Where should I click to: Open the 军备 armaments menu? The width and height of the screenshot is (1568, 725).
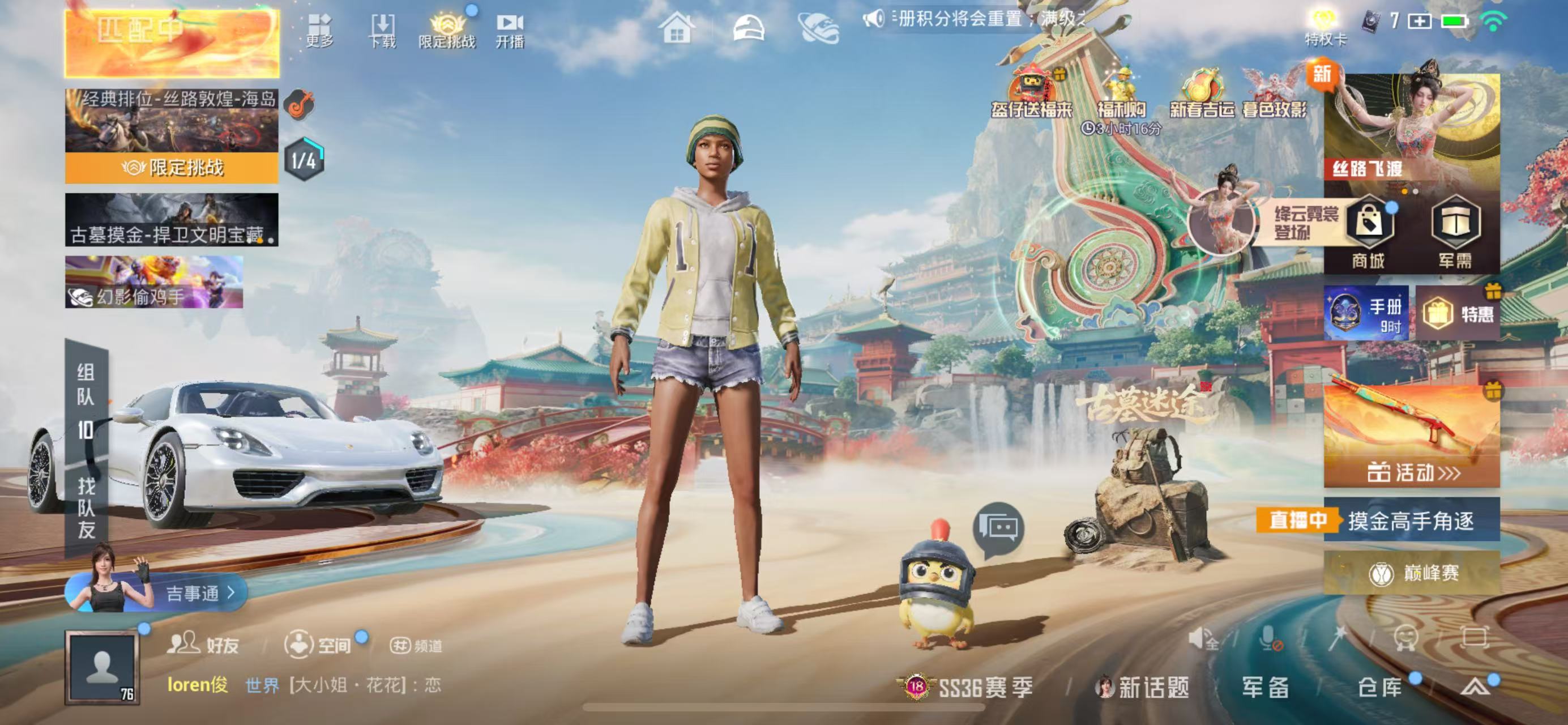click(x=1266, y=687)
